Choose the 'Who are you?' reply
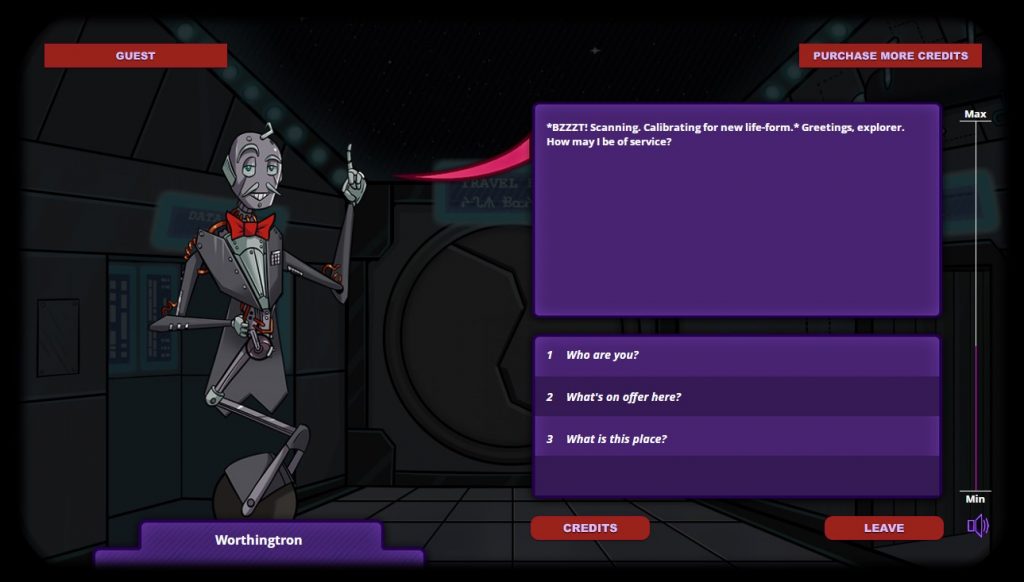1024x582 pixels. pyautogui.click(x=602, y=355)
